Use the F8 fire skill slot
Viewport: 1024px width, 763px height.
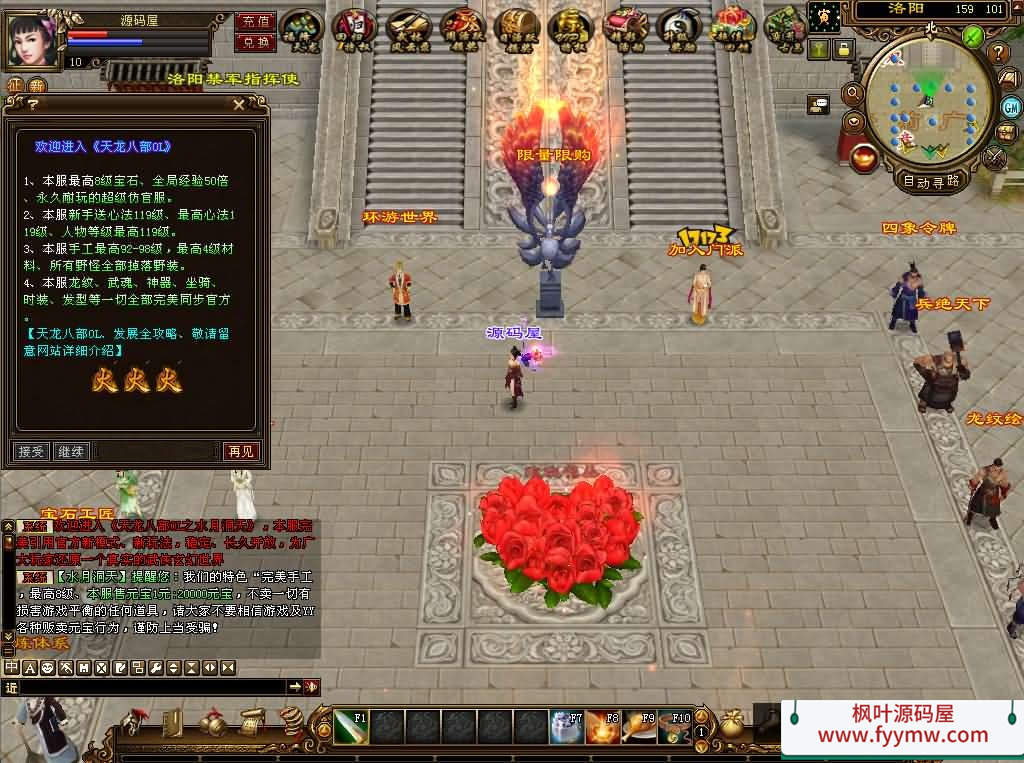click(x=601, y=727)
